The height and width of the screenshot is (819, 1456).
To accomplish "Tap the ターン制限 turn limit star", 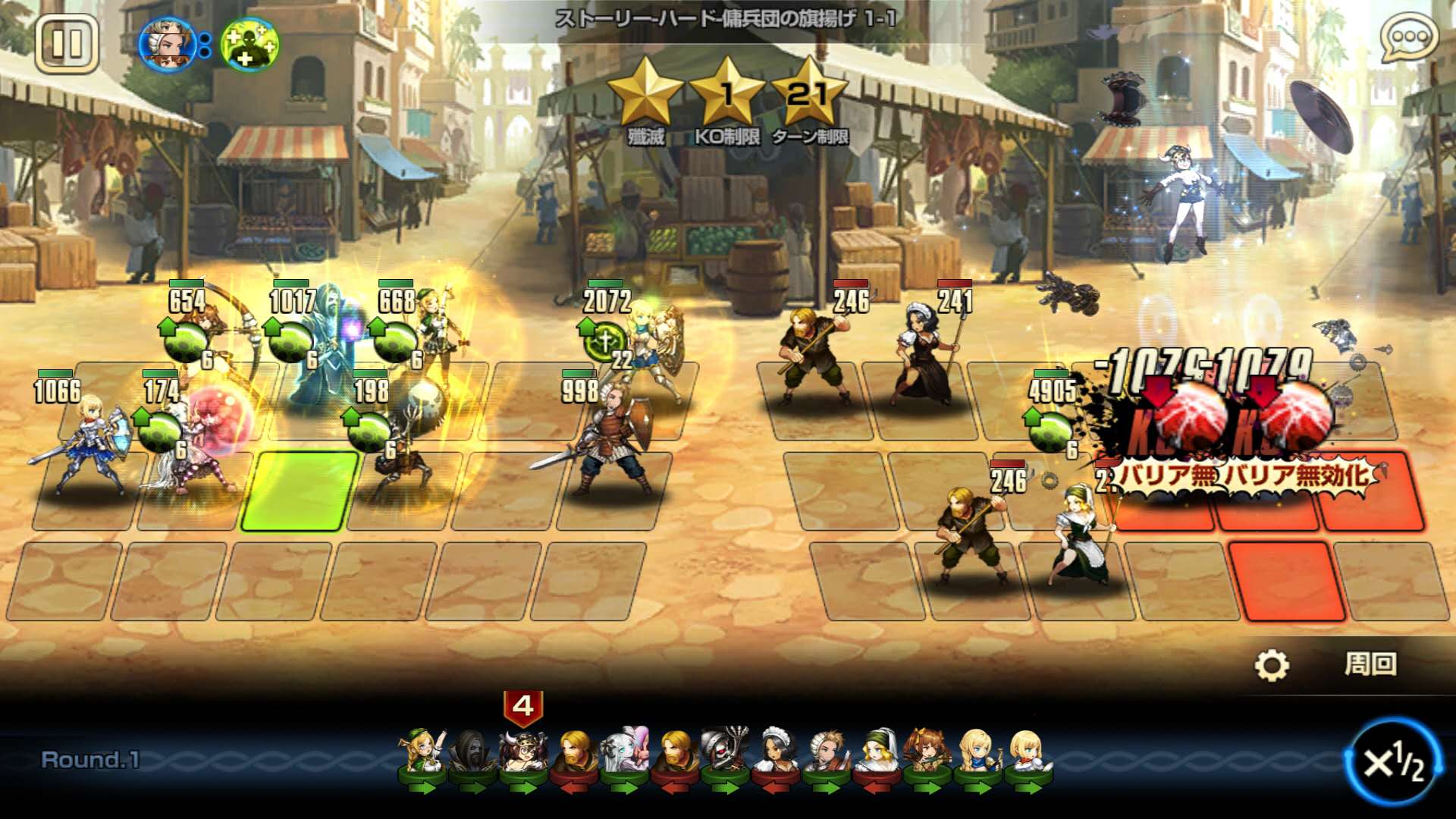I will click(808, 95).
